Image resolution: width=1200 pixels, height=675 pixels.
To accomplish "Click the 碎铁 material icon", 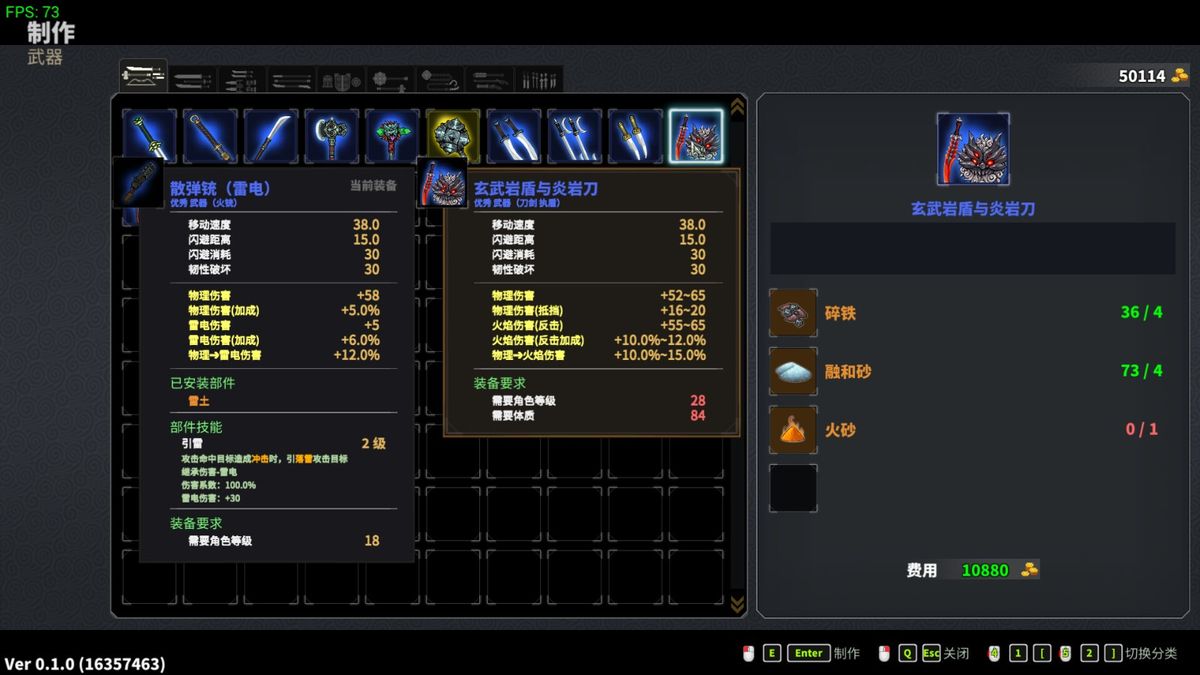I will [793, 313].
